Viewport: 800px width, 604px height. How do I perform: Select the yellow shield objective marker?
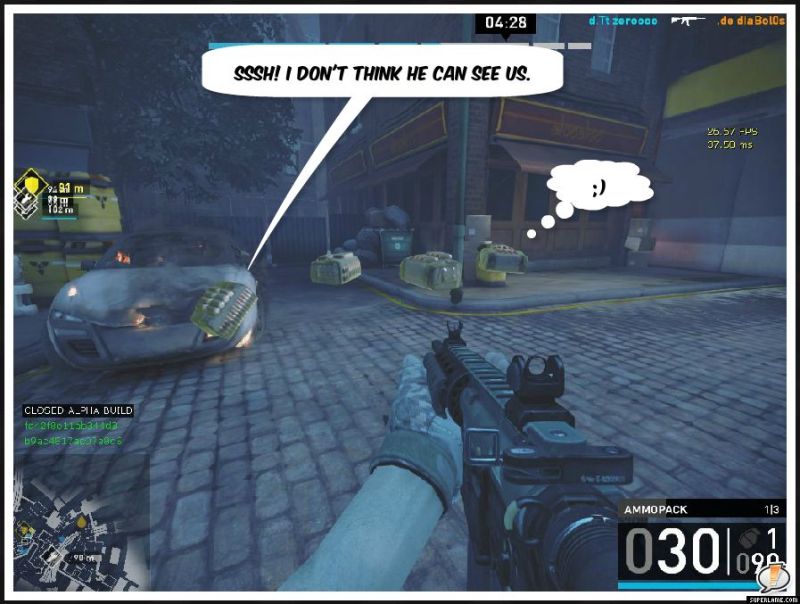tap(33, 187)
